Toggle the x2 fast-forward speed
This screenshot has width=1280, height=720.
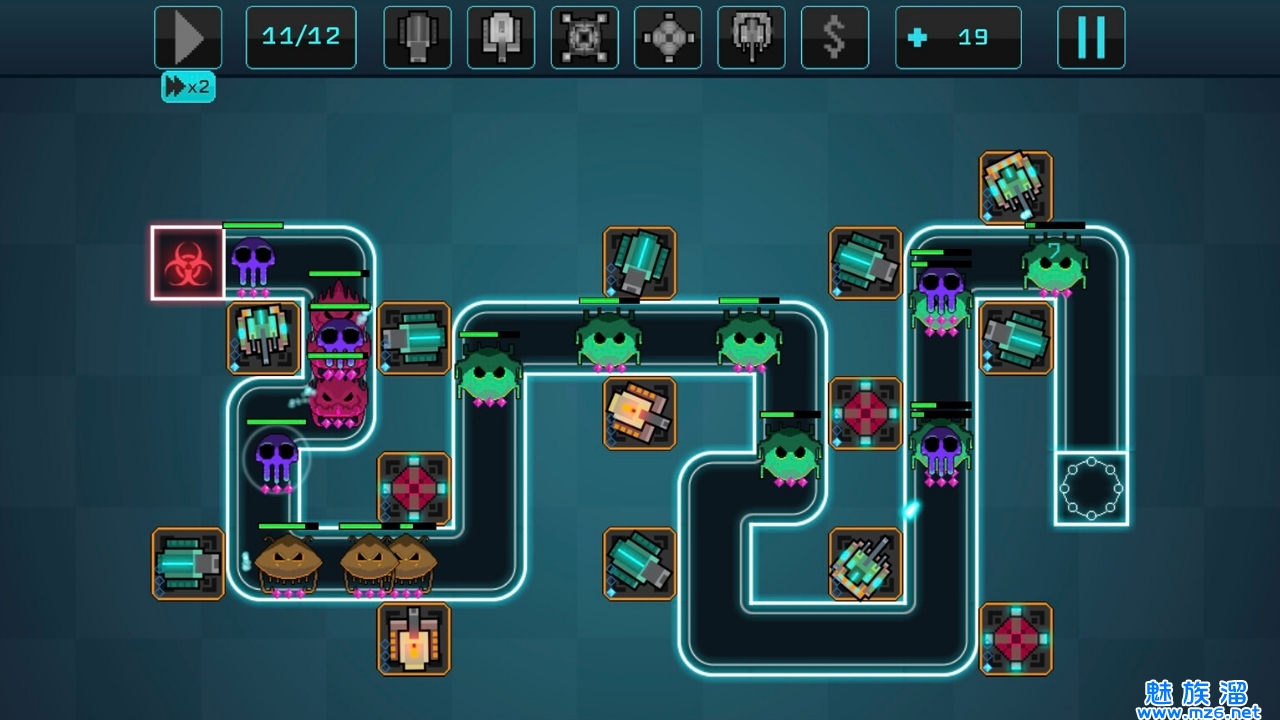click(188, 87)
